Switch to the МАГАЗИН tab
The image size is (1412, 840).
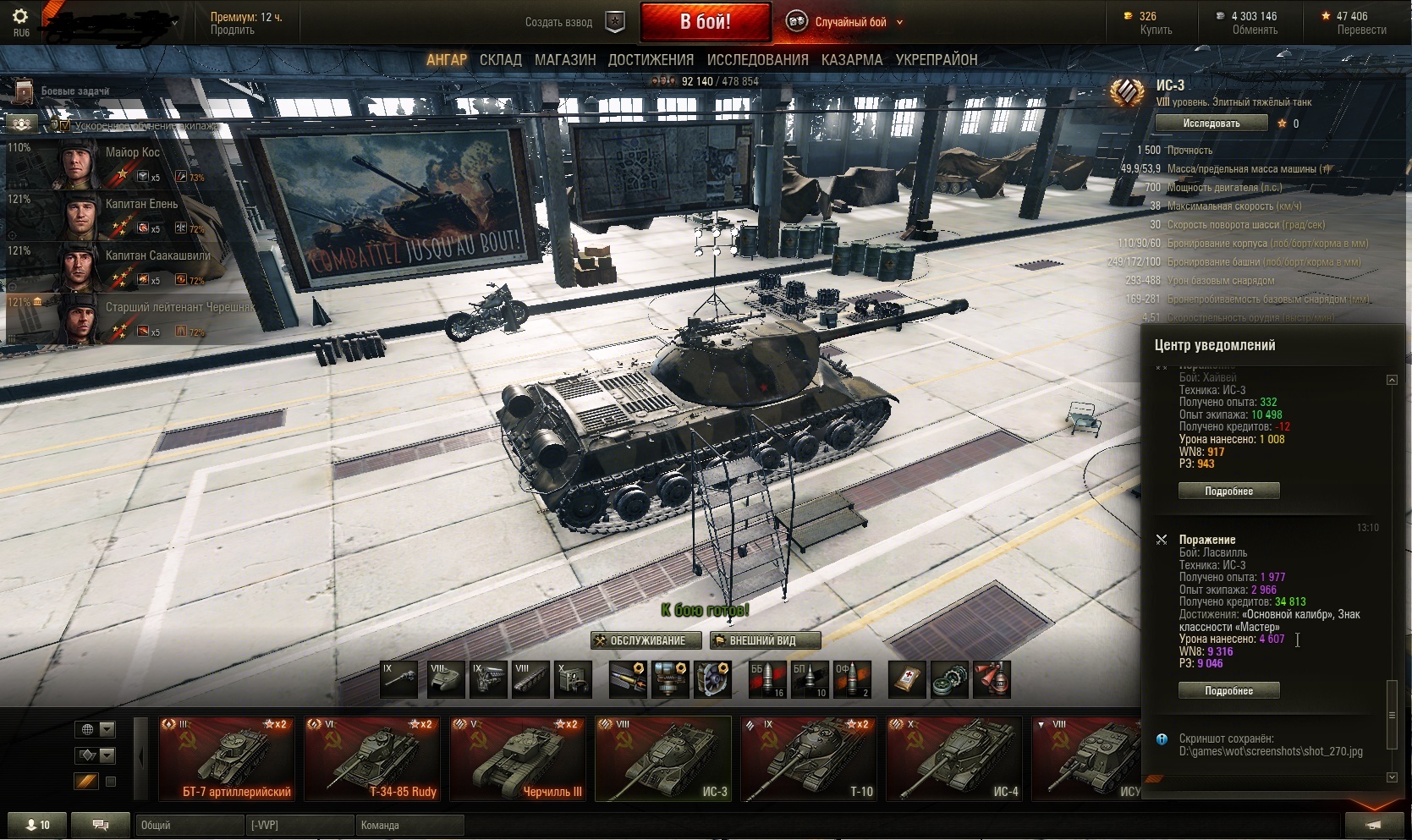565,60
